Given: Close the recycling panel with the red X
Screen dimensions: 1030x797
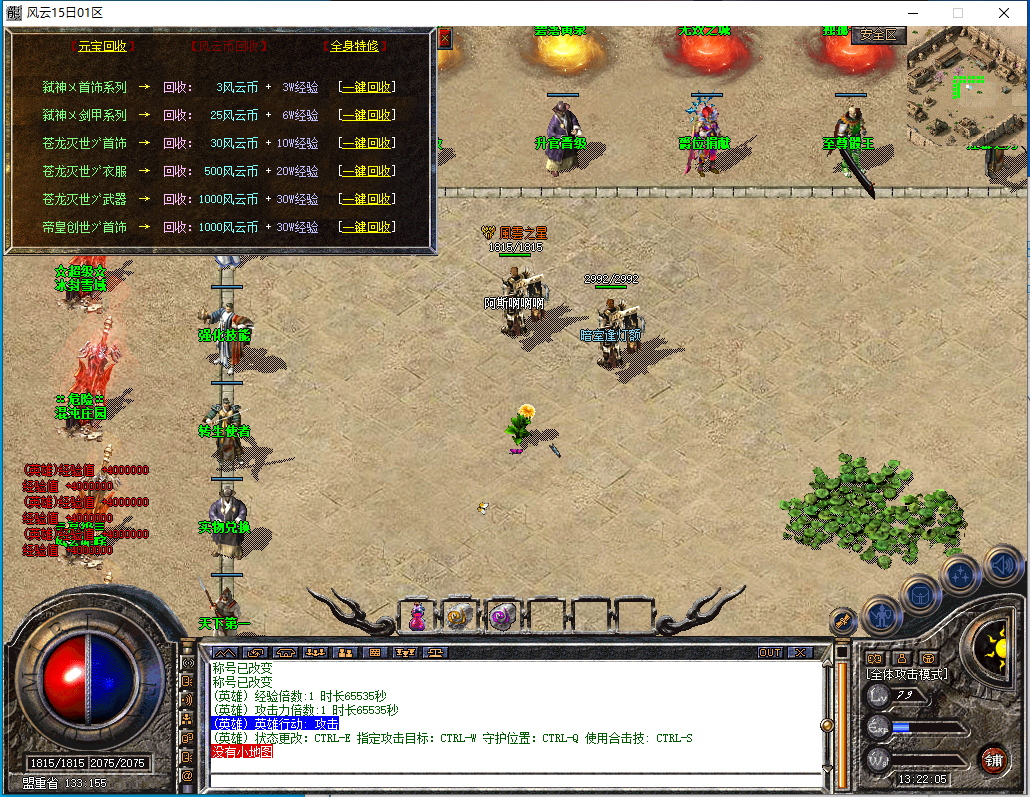Looking at the screenshot, I should coord(445,38).
